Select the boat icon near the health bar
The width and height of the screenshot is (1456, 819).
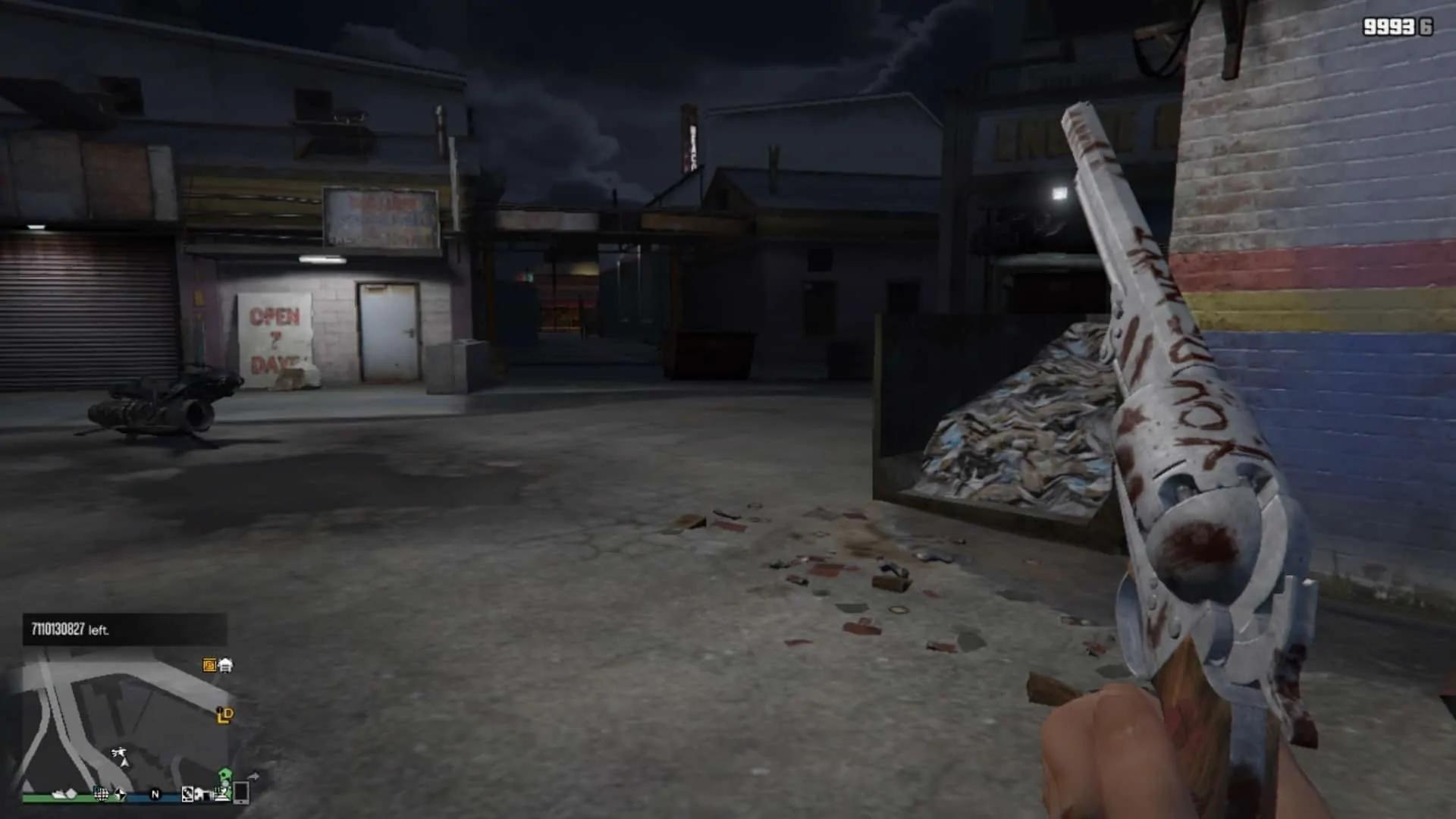tap(58, 795)
